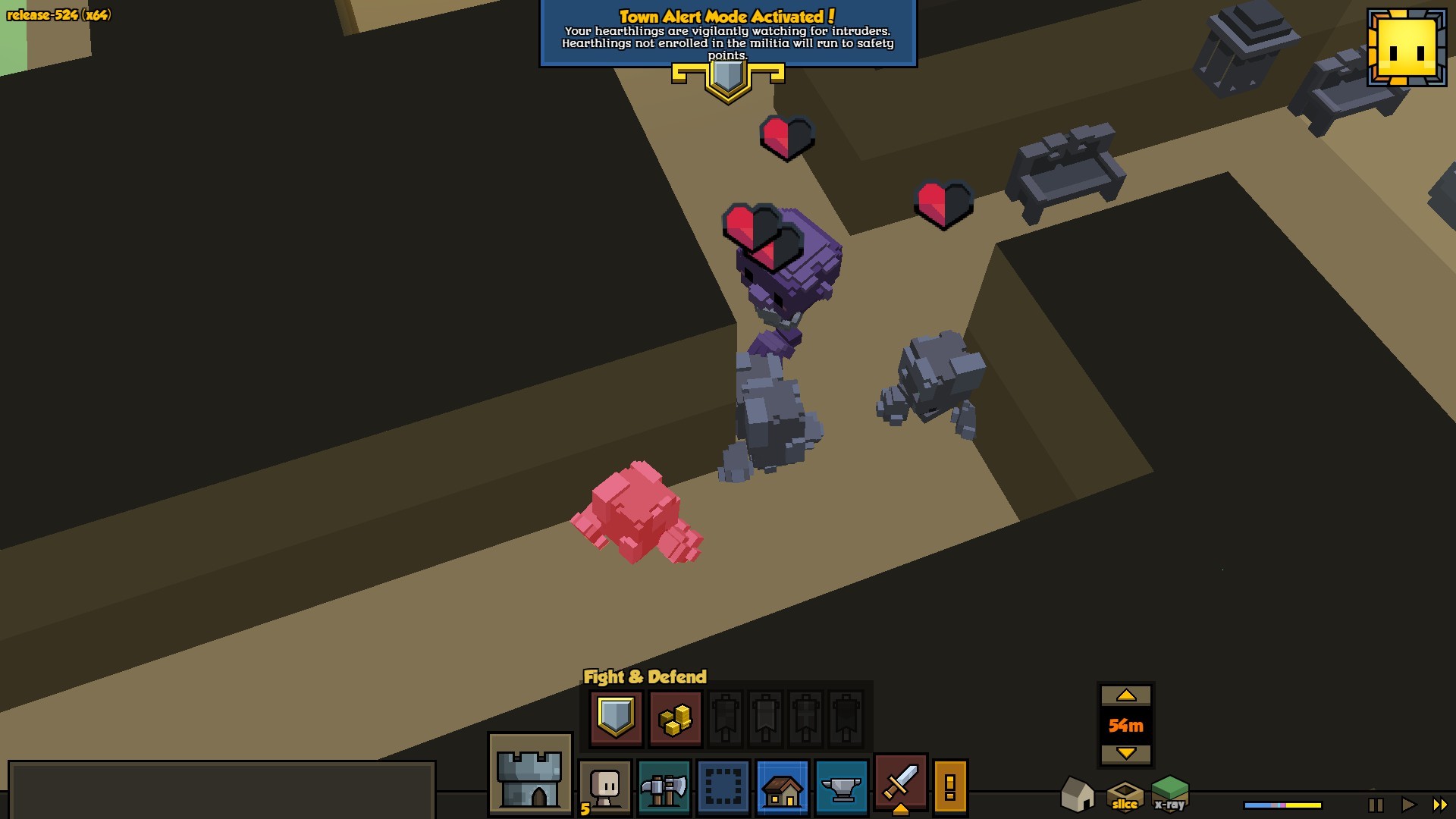The width and height of the screenshot is (1456, 819).
Task: Pause the game
Action: (x=1376, y=805)
